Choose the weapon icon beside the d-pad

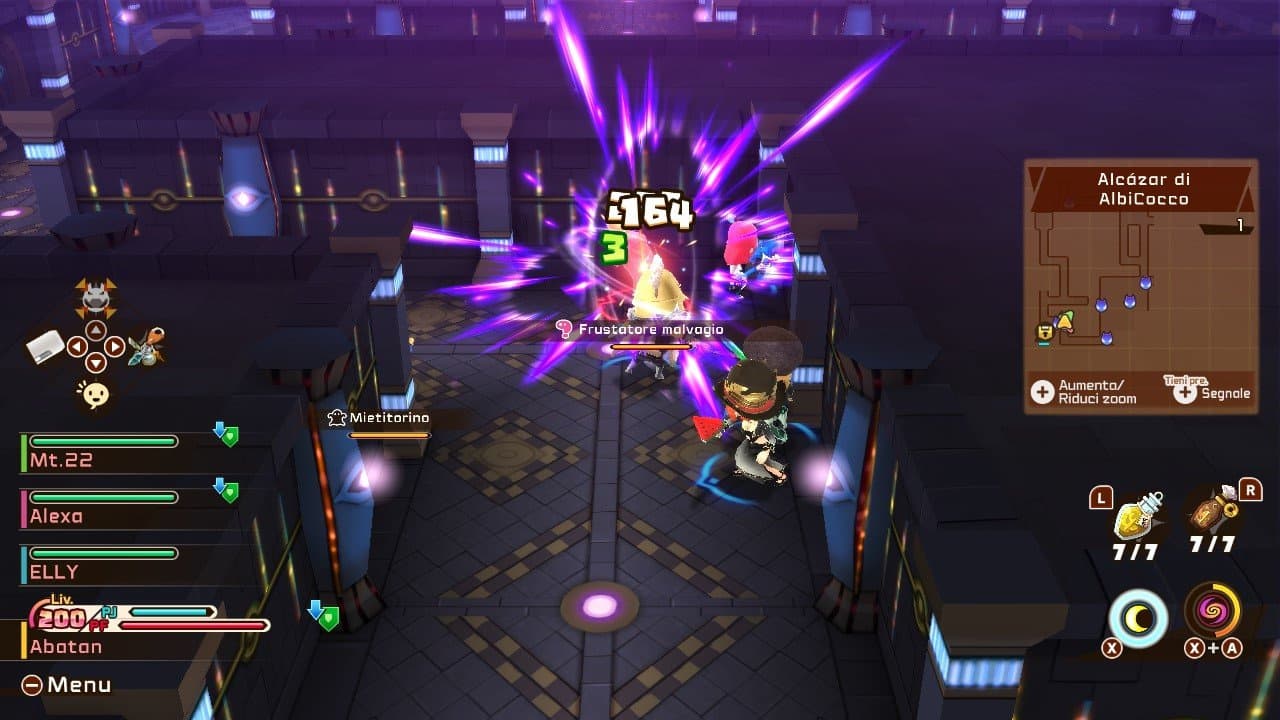pyautogui.click(x=148, y=347)
